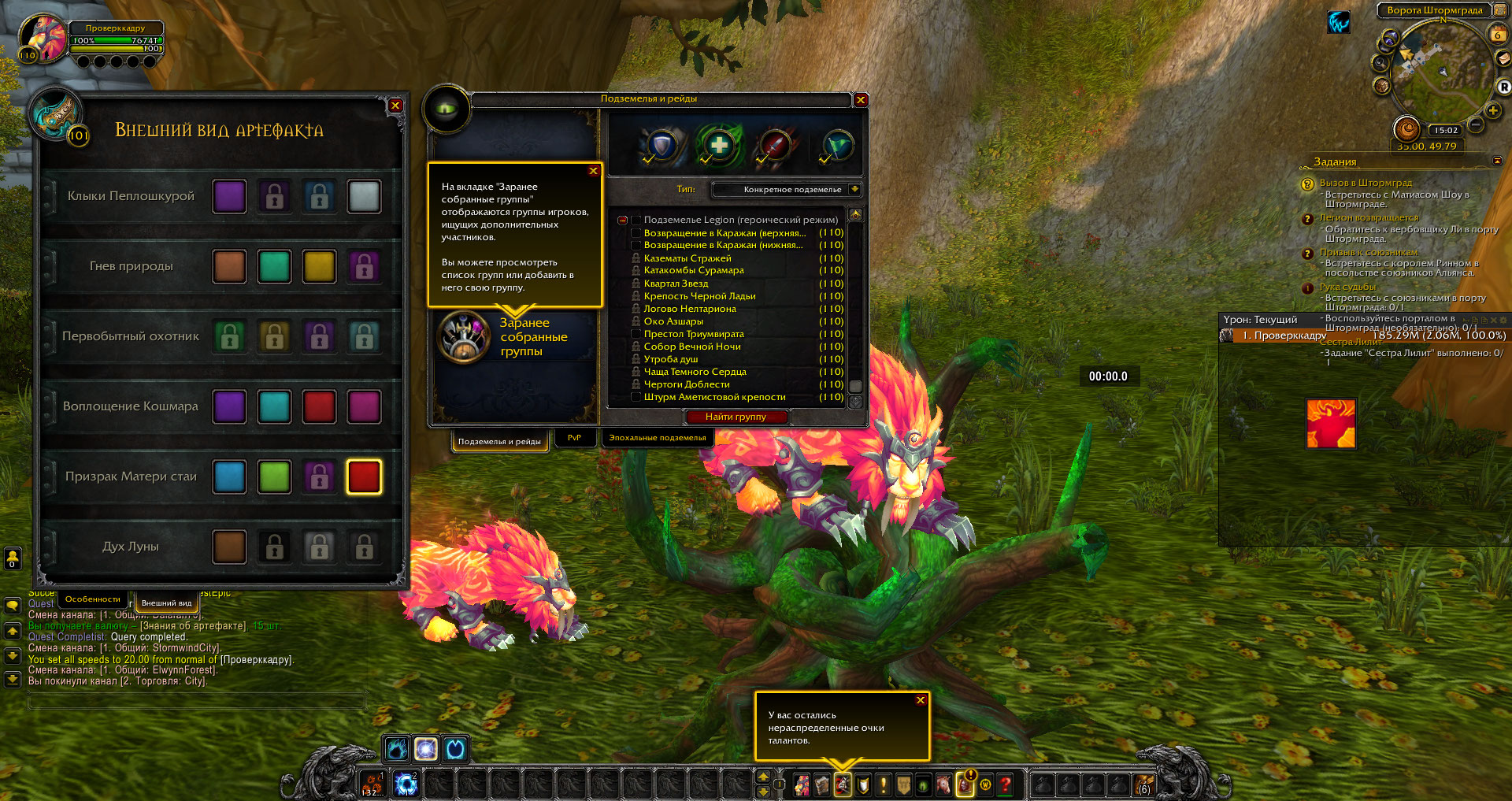Tick the Казематы Стражей dungeon checkbox
1512x801 pixels.
pyautogui.click(x=636, y=258)
